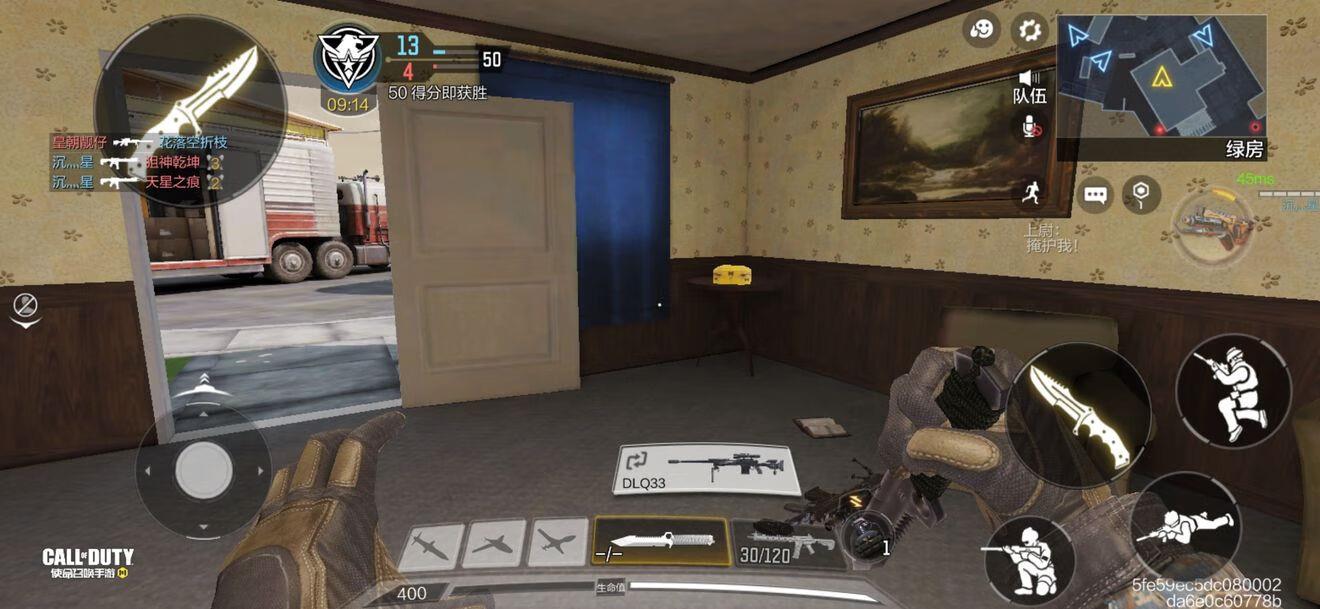
Task: Open the quick chat bubble
Action: coord(1096,193)
